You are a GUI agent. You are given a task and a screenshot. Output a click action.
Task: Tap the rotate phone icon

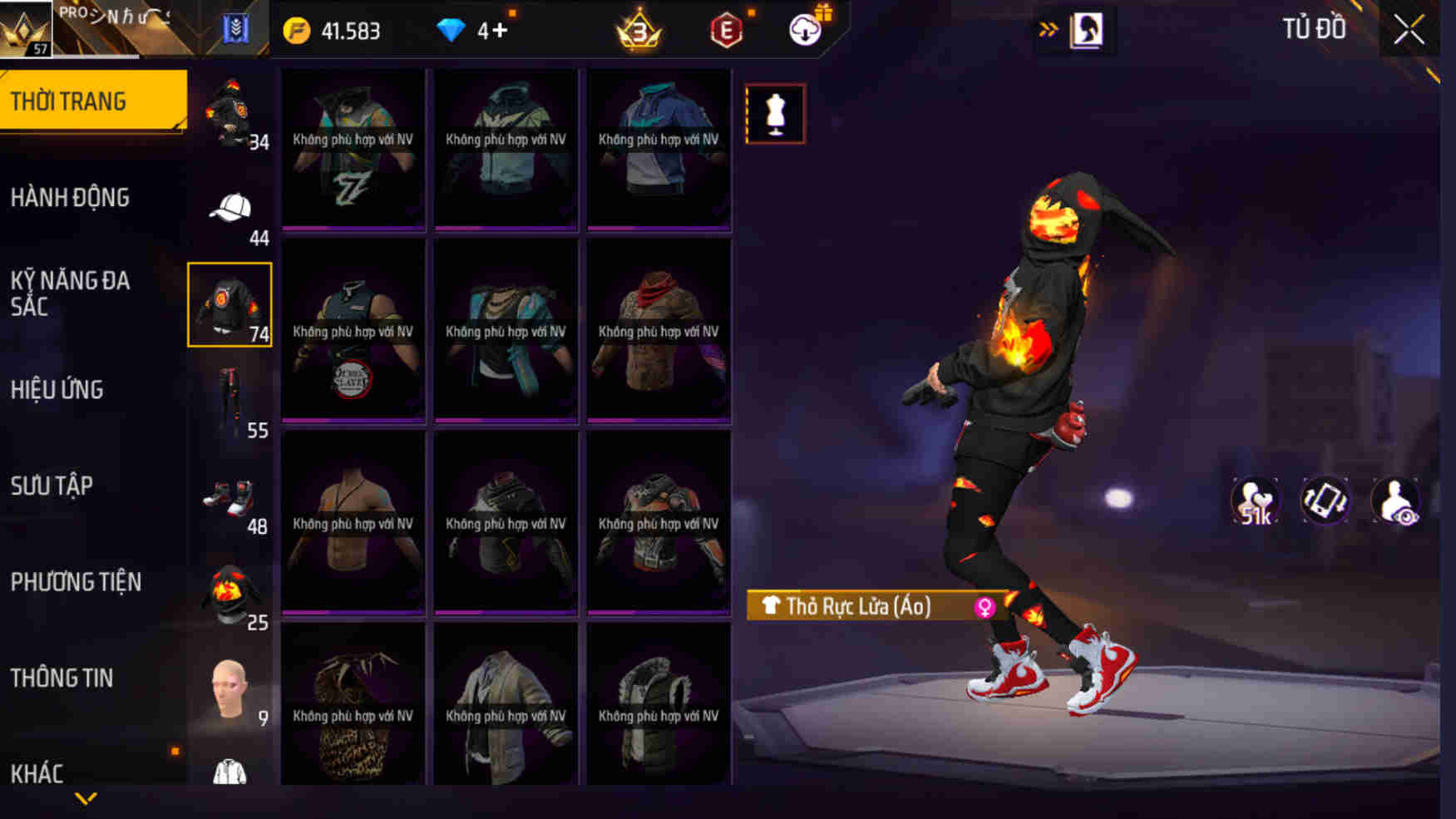pos(1324,500)
